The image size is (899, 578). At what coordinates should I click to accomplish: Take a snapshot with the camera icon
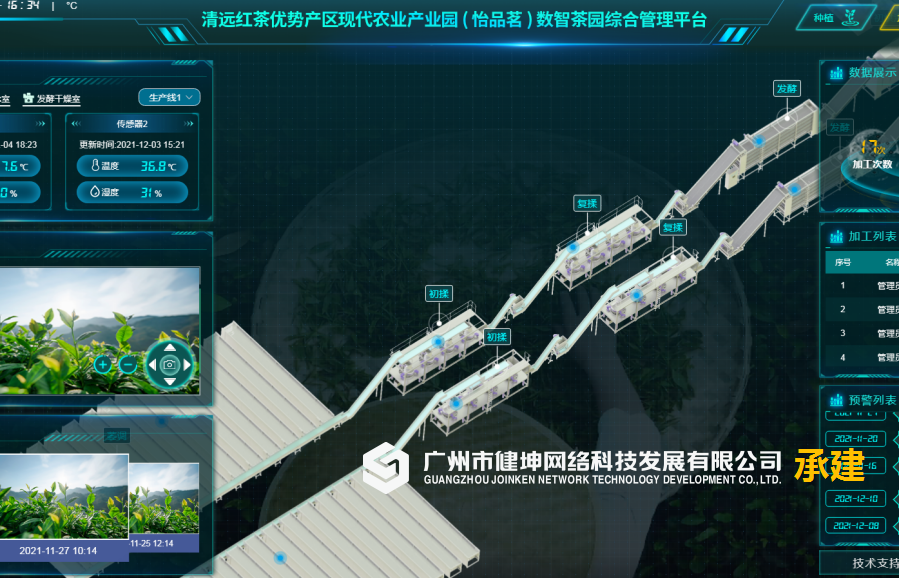pyautogui.click(x=170, y=365)
